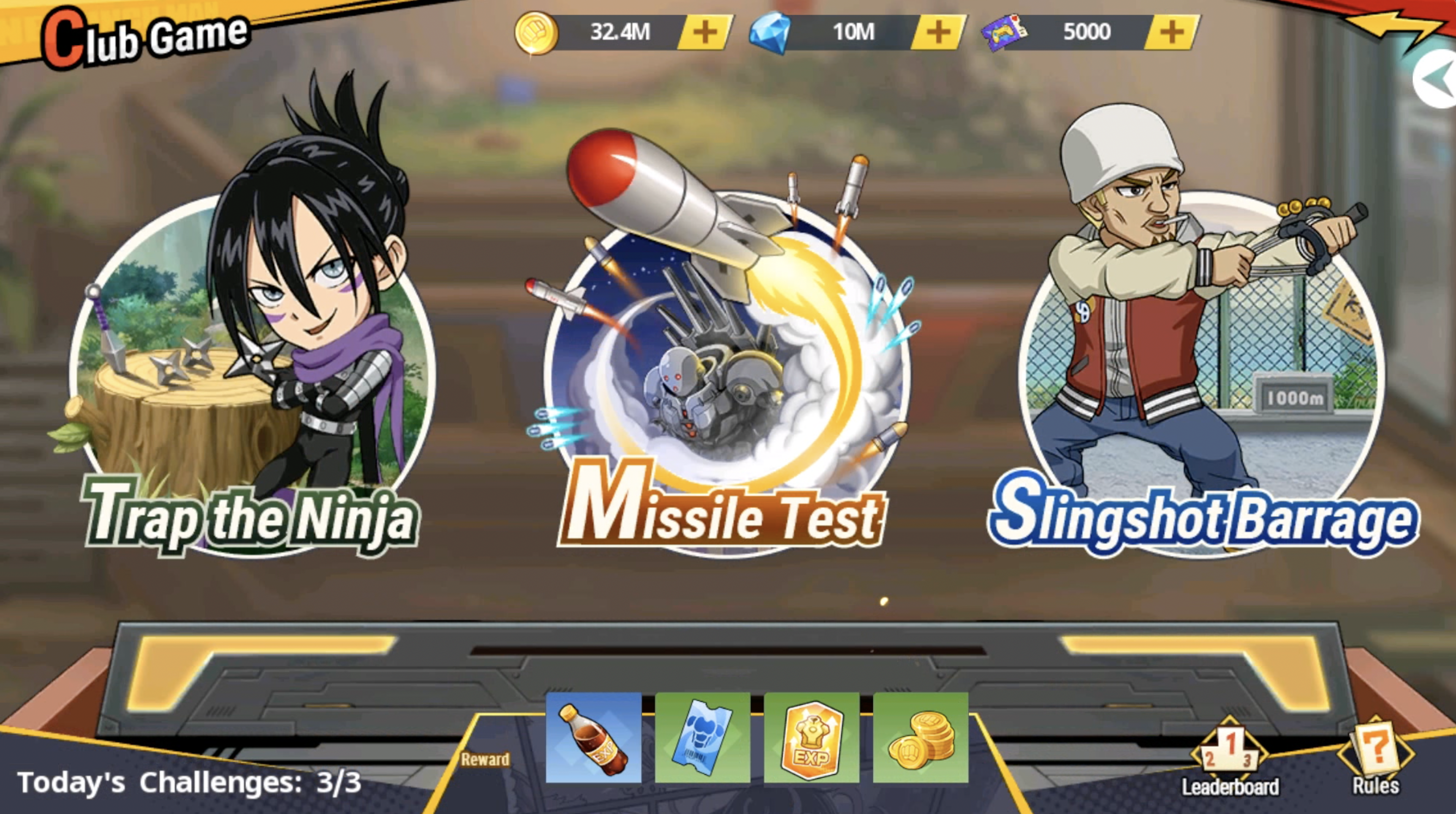This screenshot has width=1456, height=814.
Task: Inspect the orange EXP badge reward
Action: [x=812, y=738]
